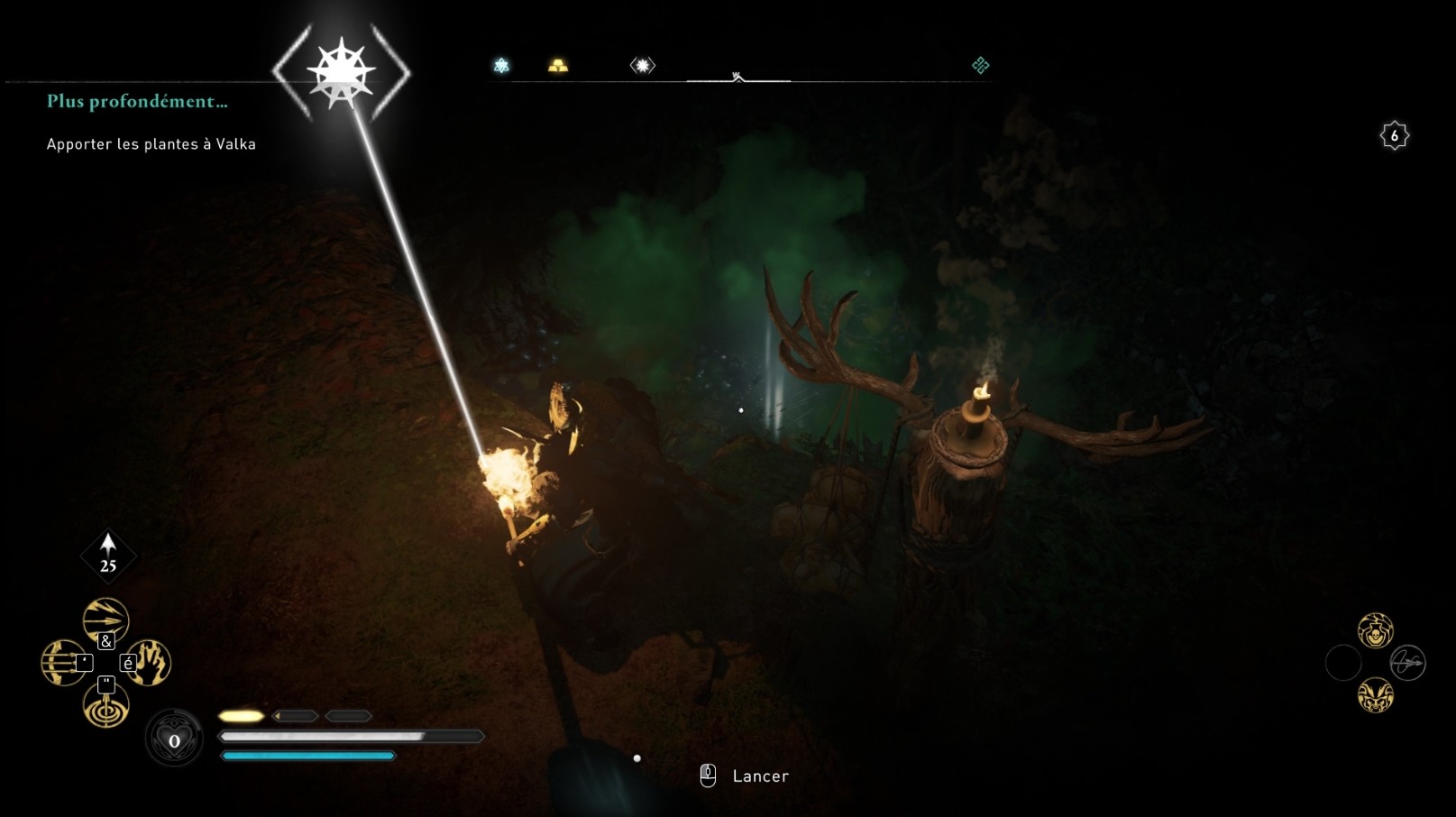Click the large sunburst quest marker icon
The width and height of the screenshot is (1456, 817).
coord(341,71)
